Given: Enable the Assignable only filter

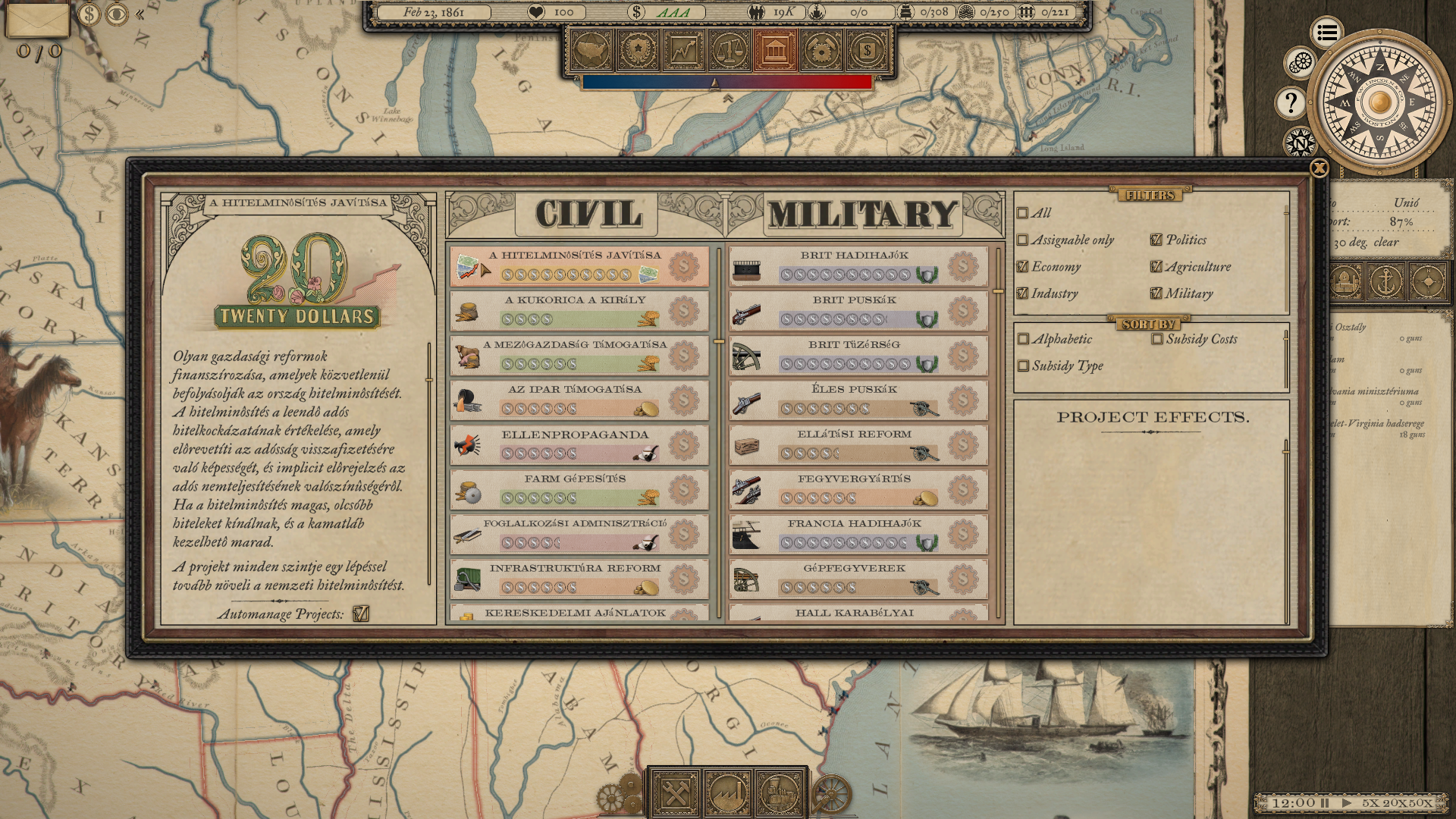Looking at the screenshot, I should [x=1022, y=240].
